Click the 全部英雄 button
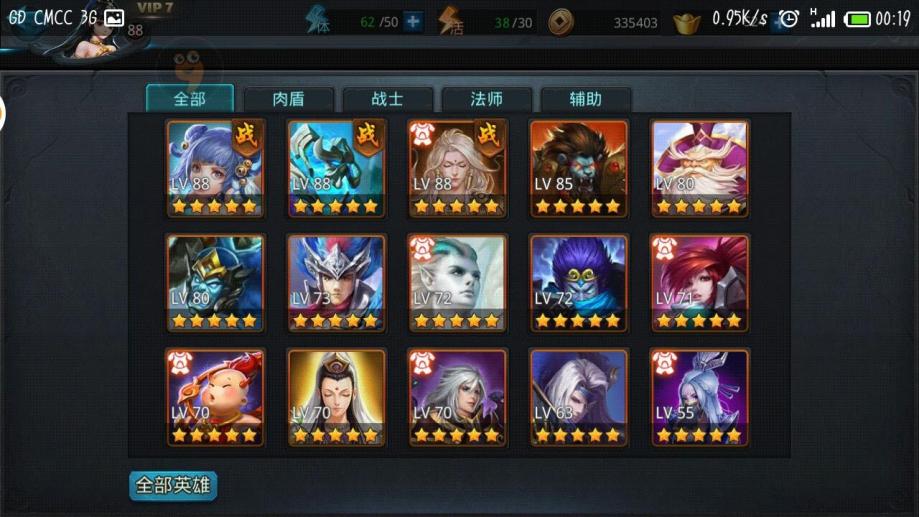 coord(173,486)
